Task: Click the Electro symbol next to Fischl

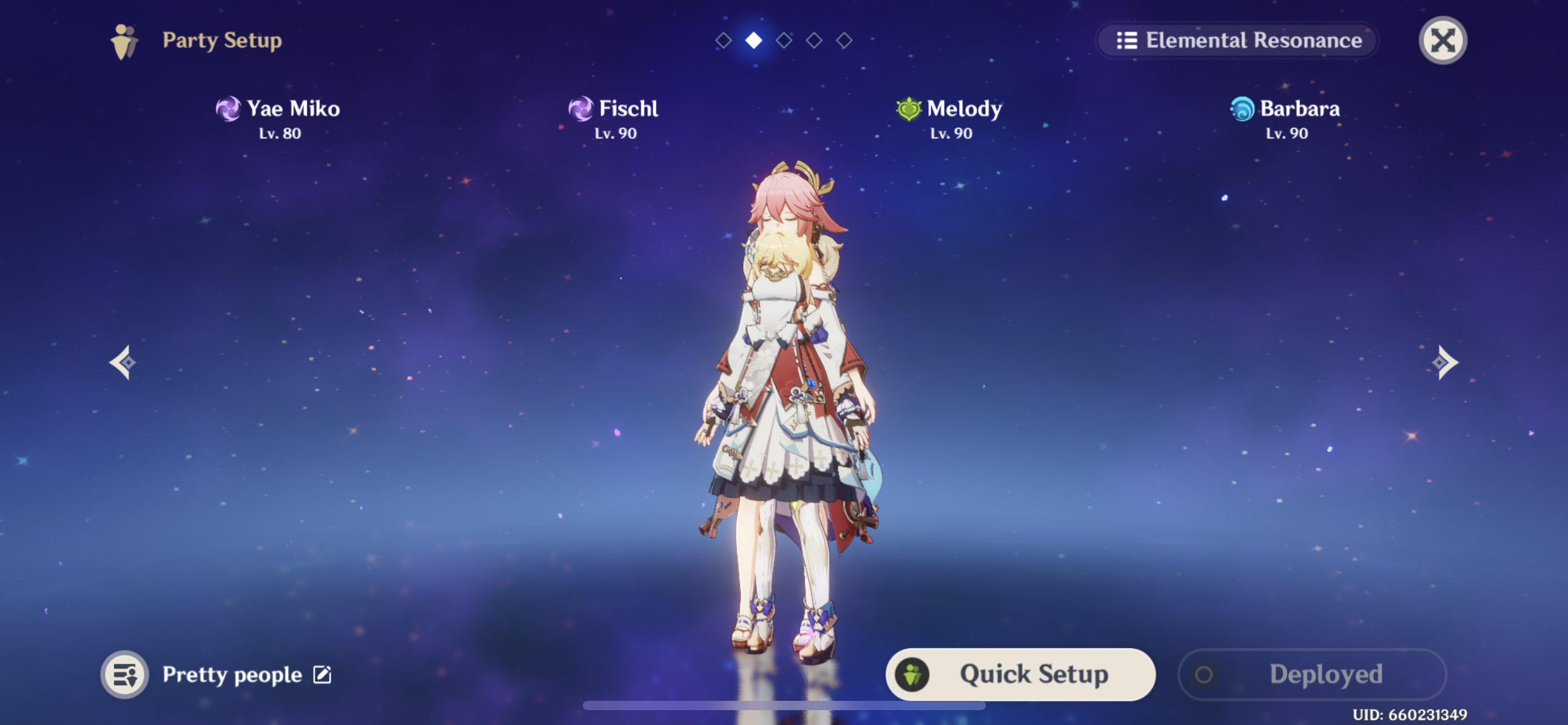Action: pos(580,109)
